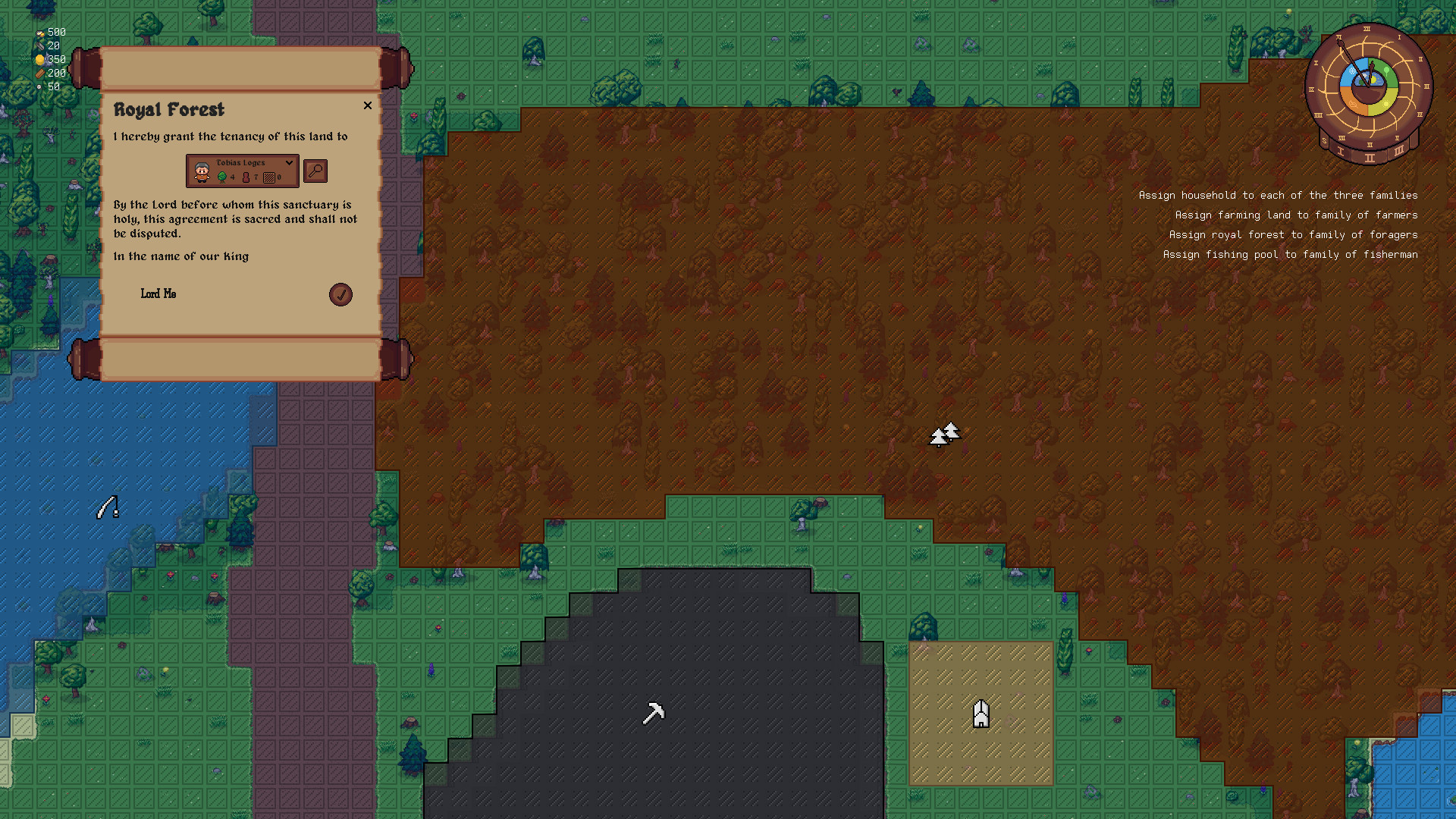Select the royal forest foragers objective
The image size is (1456, 819).
(x=1293, y=235)
